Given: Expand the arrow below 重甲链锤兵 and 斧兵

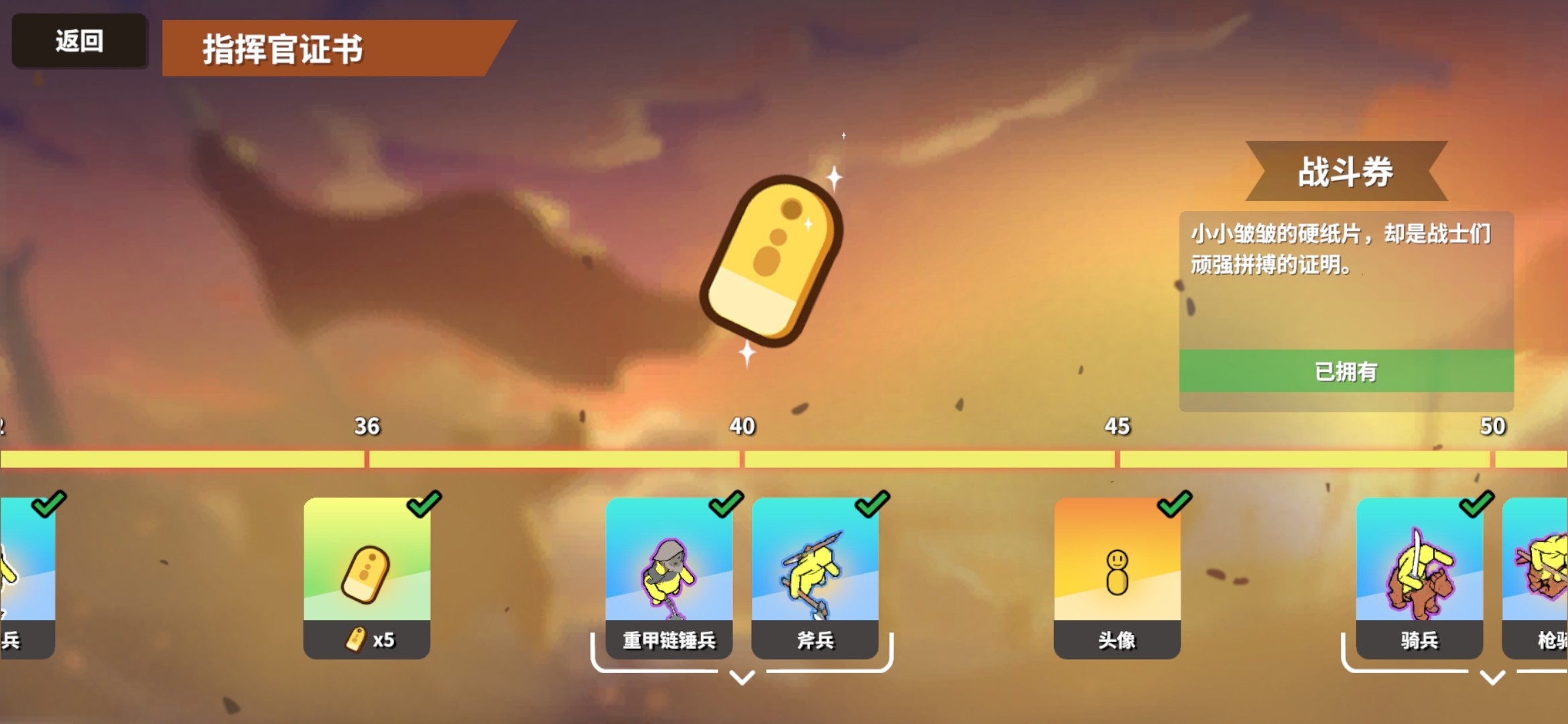Looking at the screenshot, I should tap(742, 678).
